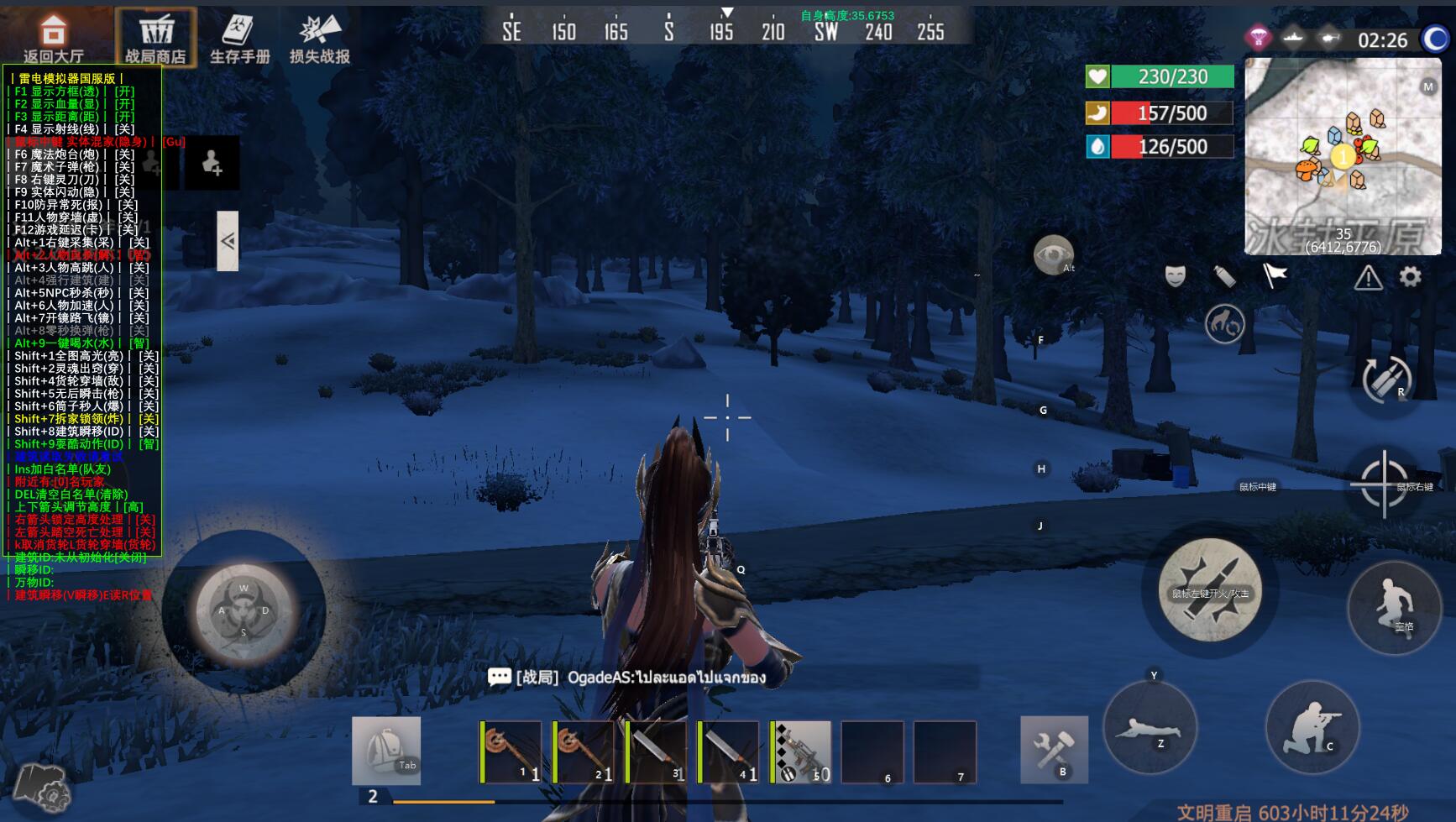Activate the jump button

click(1395, 608)
